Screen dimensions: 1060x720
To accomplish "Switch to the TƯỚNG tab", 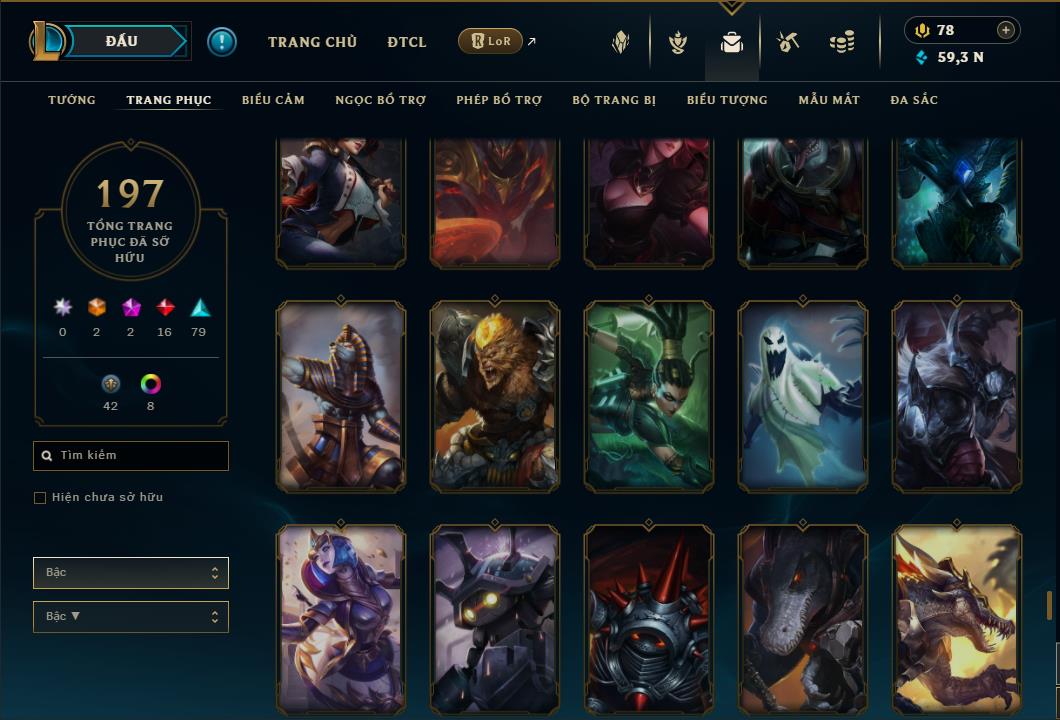I will 72,100.
